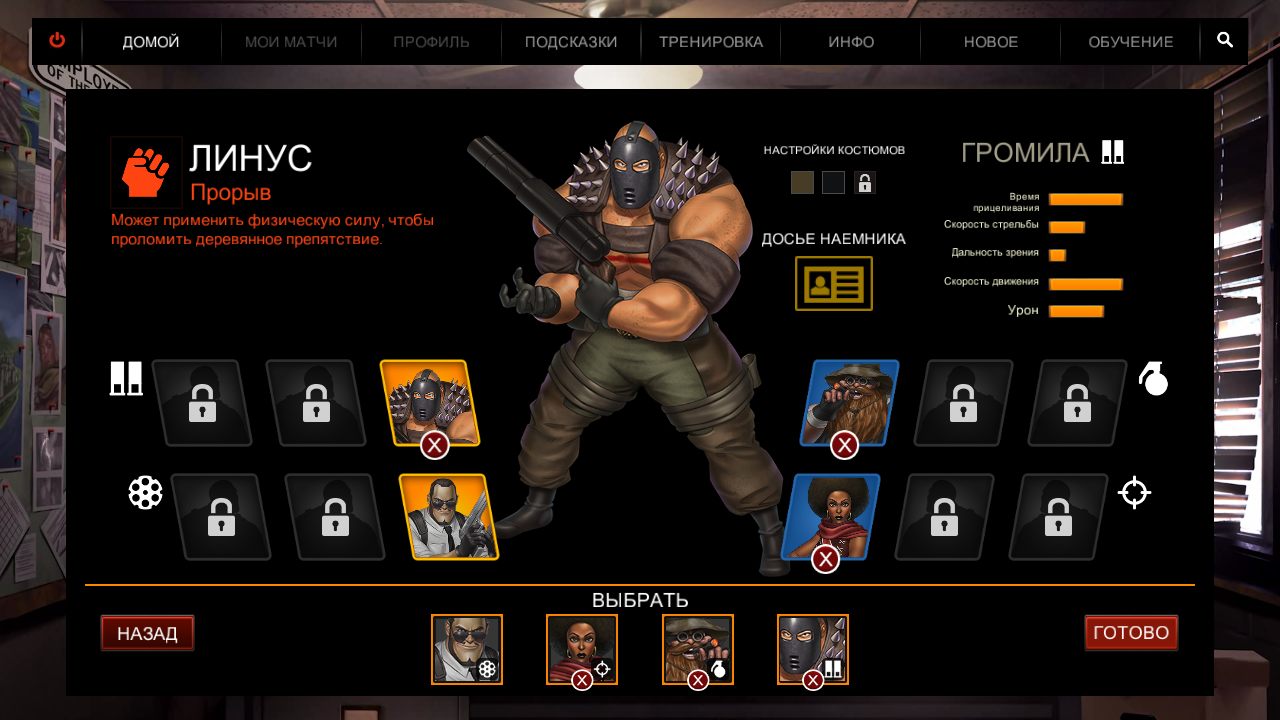Click the small pistols icon beside ГРОМИЛА
1280x720 pixels.
(1112, 151)
